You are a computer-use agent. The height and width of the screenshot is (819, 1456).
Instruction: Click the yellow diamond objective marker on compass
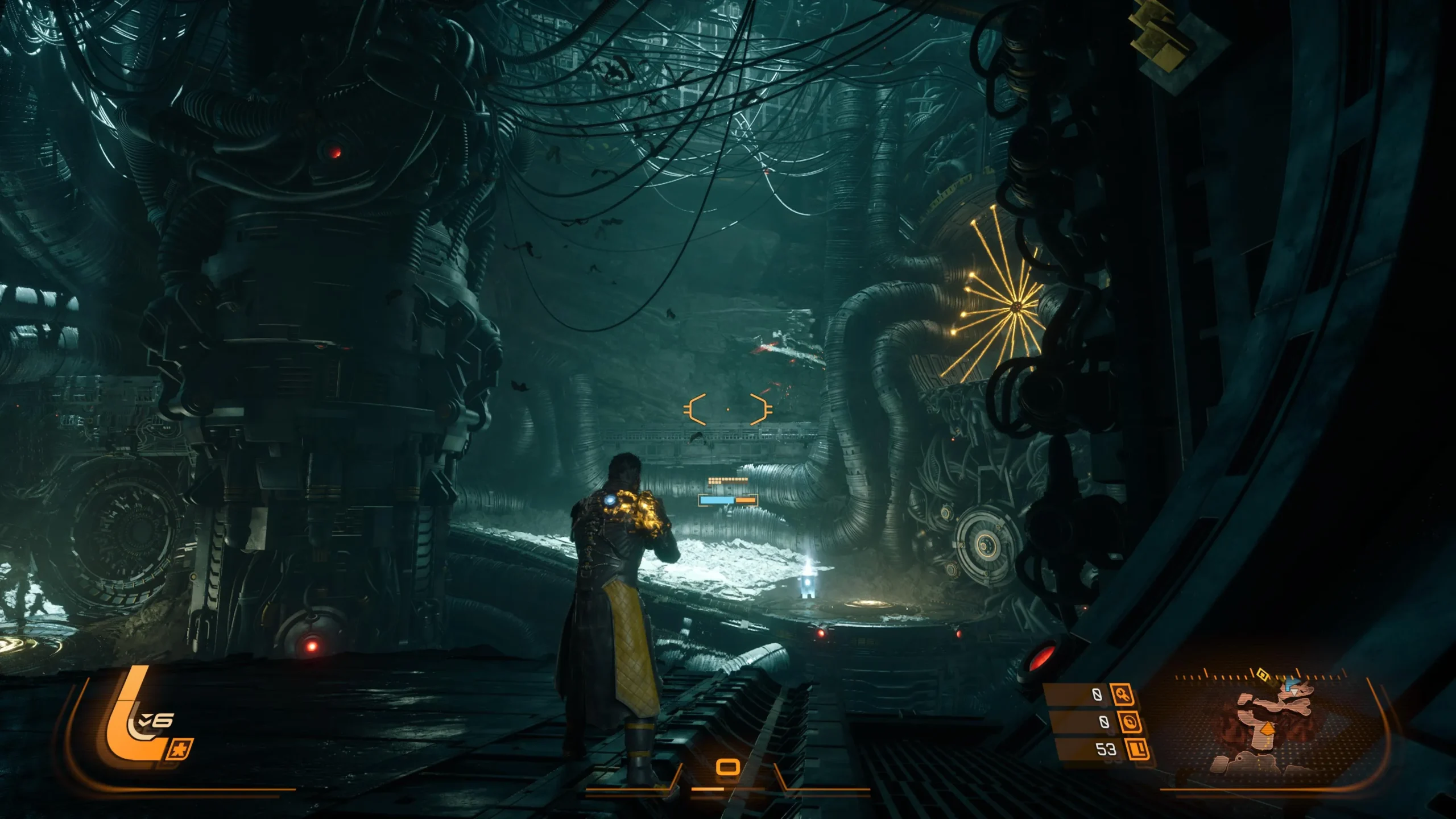(x=1262, y=675)
